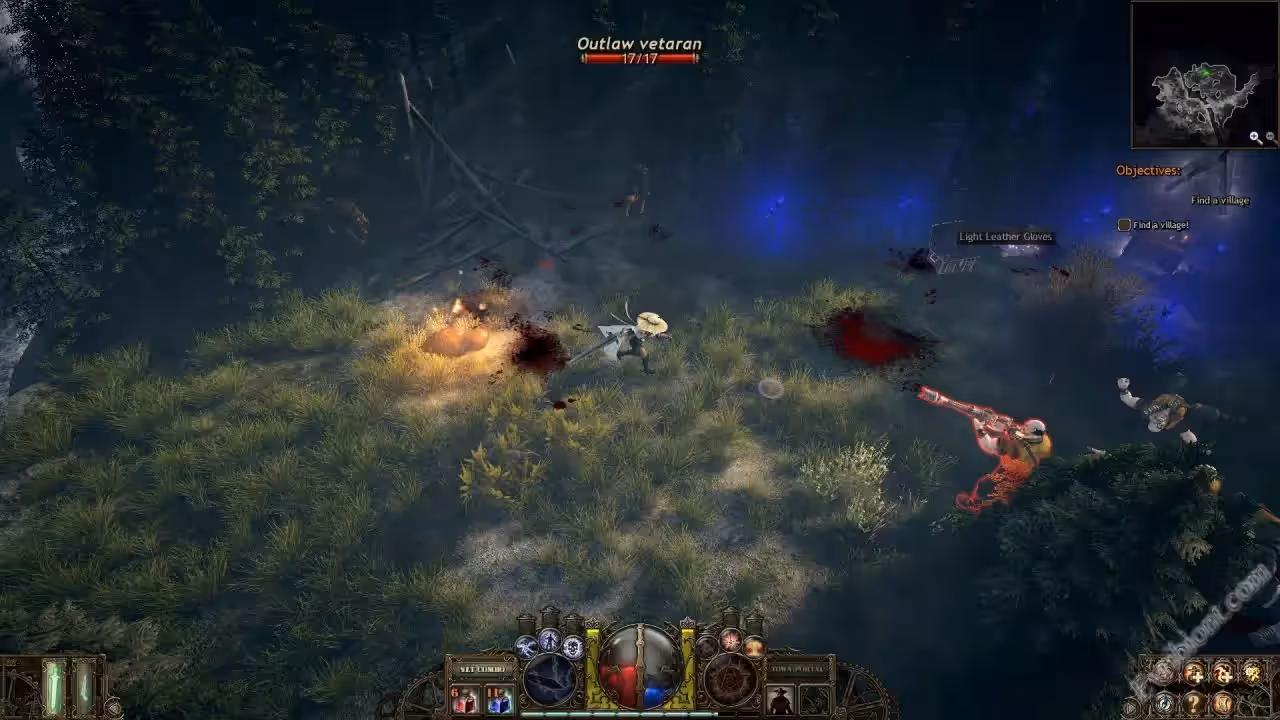Screen dimensions: 1280x720
Task: Zoom in the minimap with the plus magnifier
Action: tap(1255, 138)
